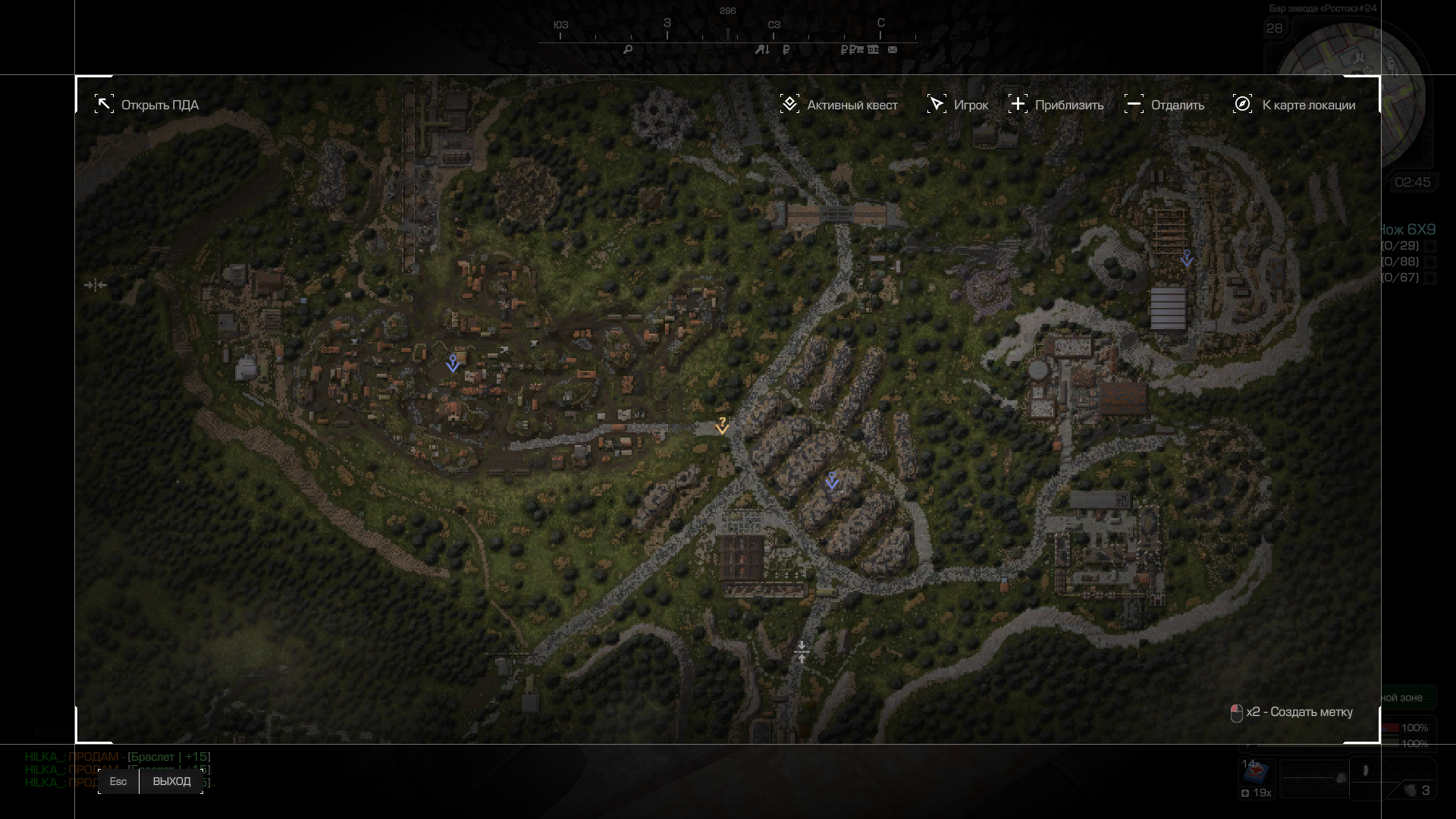Center map on Активный квест
This screenshot has height=819, width=1456.
[x=839, y=105]
